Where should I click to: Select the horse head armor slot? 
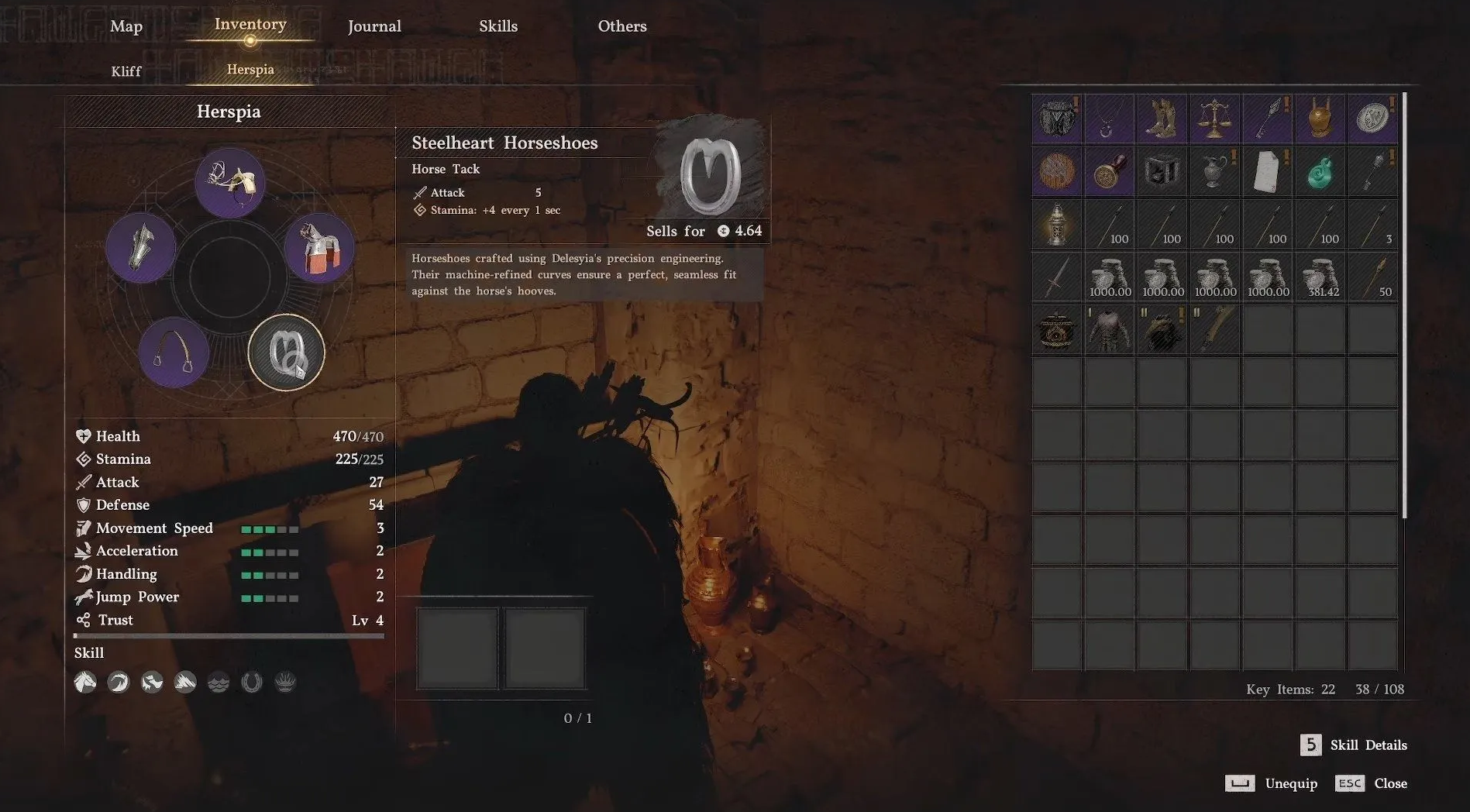coord(140,248)
